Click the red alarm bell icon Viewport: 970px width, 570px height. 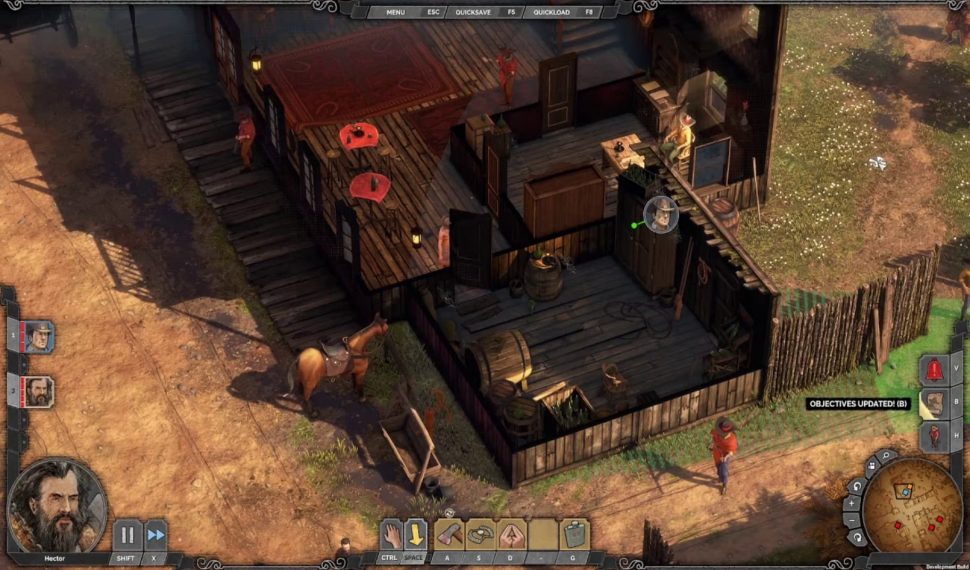tap(935, 369)
